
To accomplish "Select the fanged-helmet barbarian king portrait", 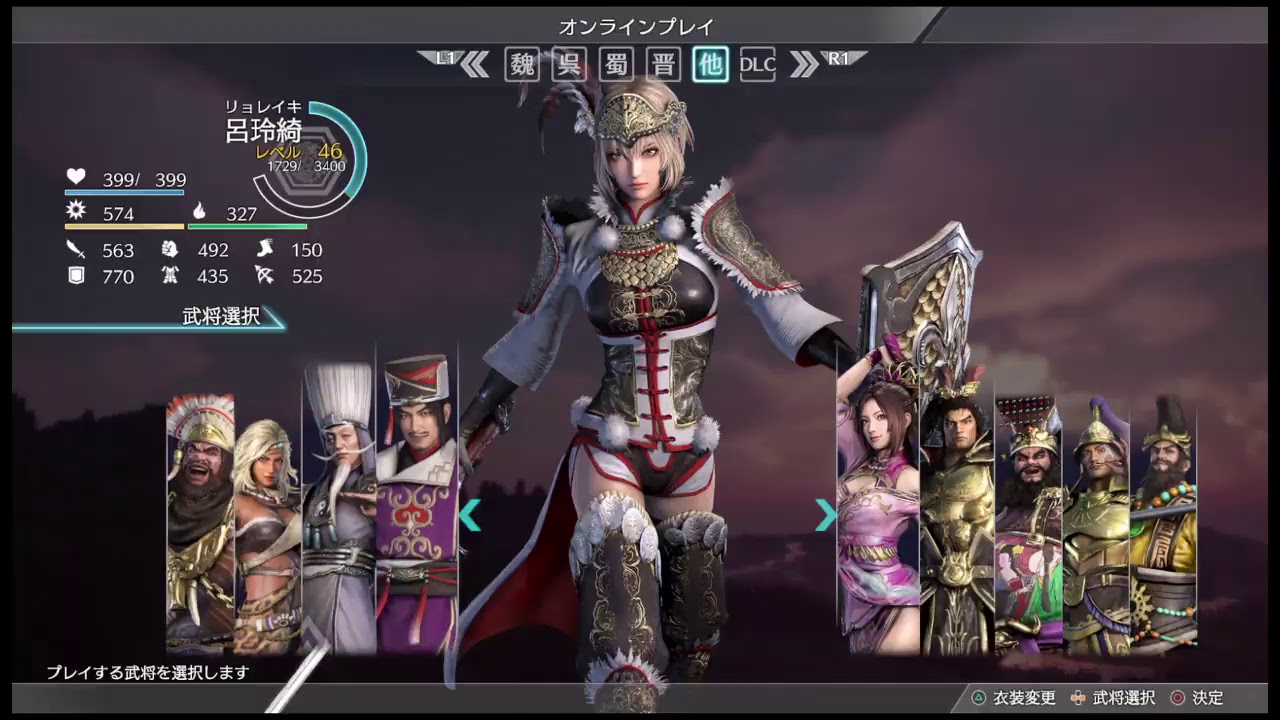I will point(200,520).
